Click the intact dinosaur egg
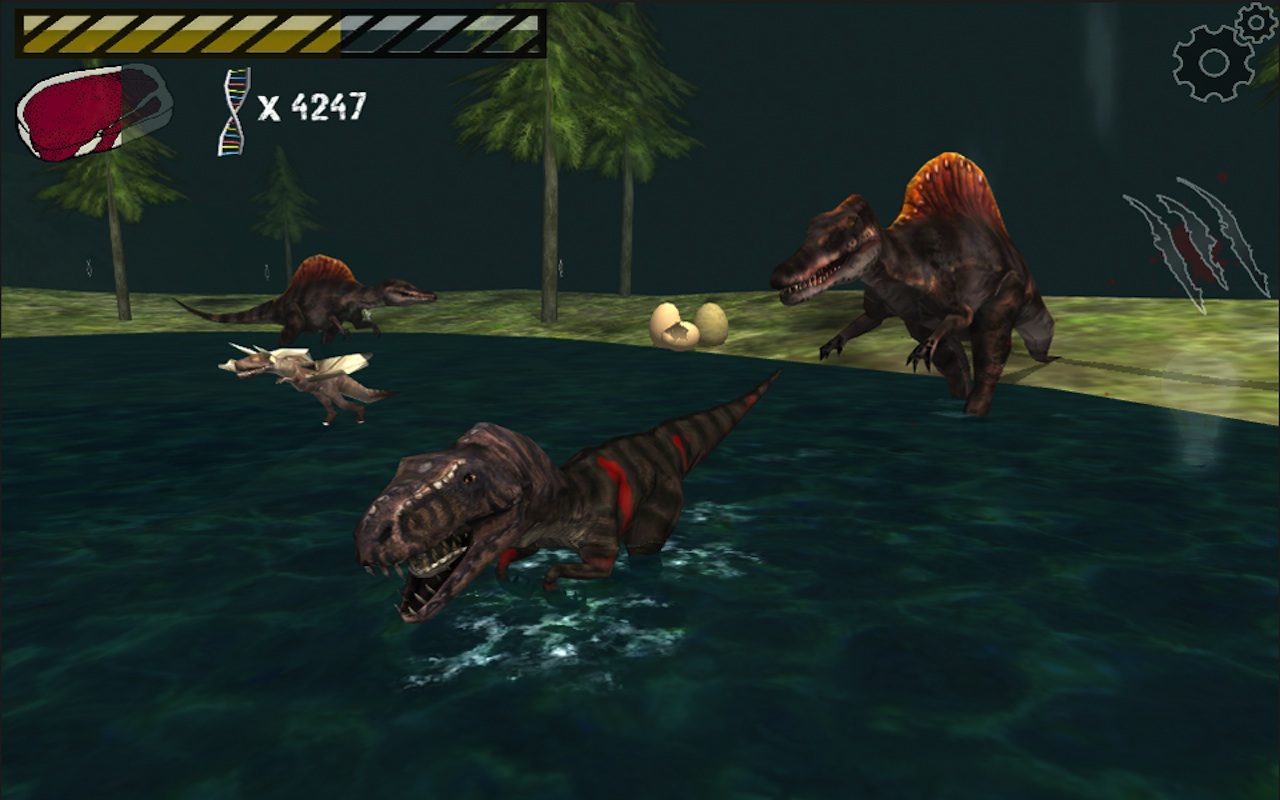 pos(710,322)
